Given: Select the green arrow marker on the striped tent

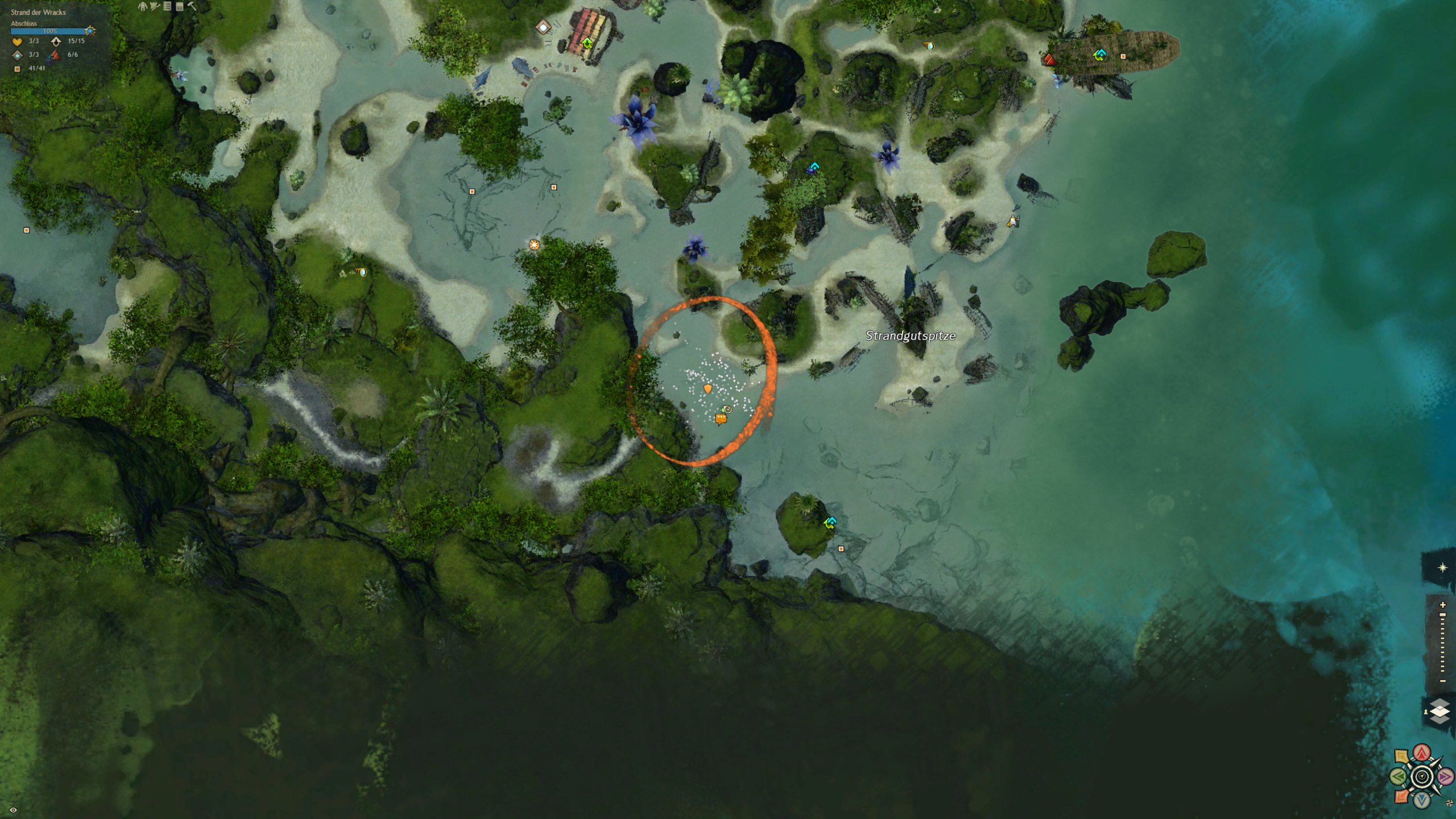Looking at the screenshot, I should 587,43.
